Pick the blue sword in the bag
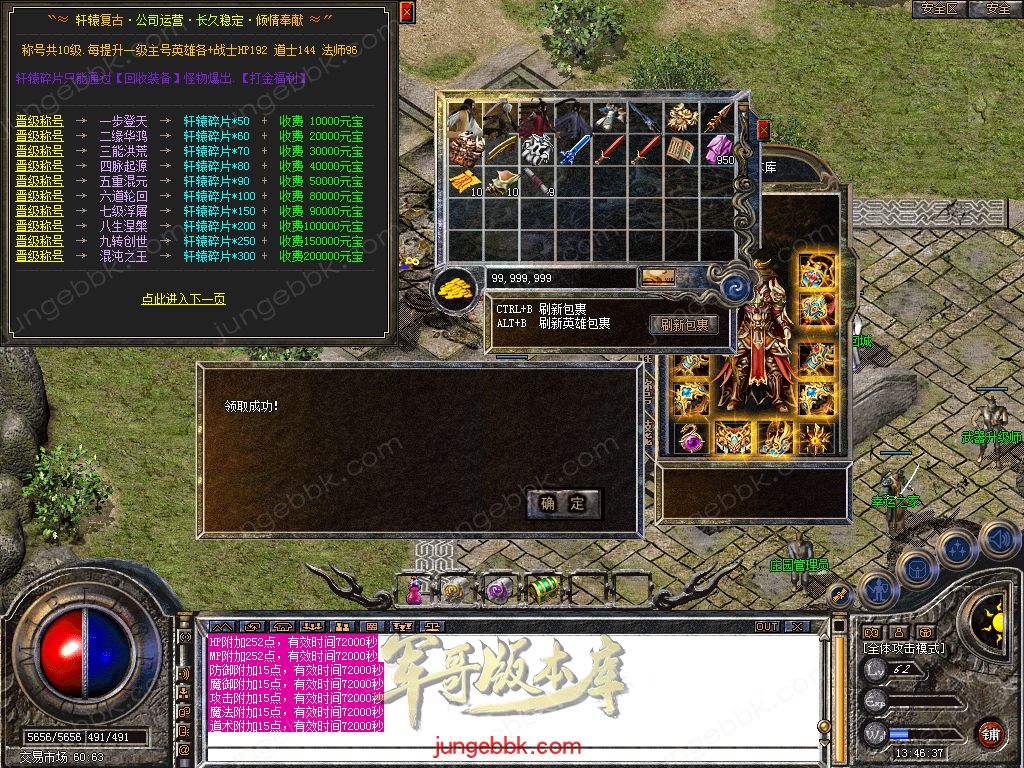Viewport: 1024px width, 768px height. (x=571, y=151)
